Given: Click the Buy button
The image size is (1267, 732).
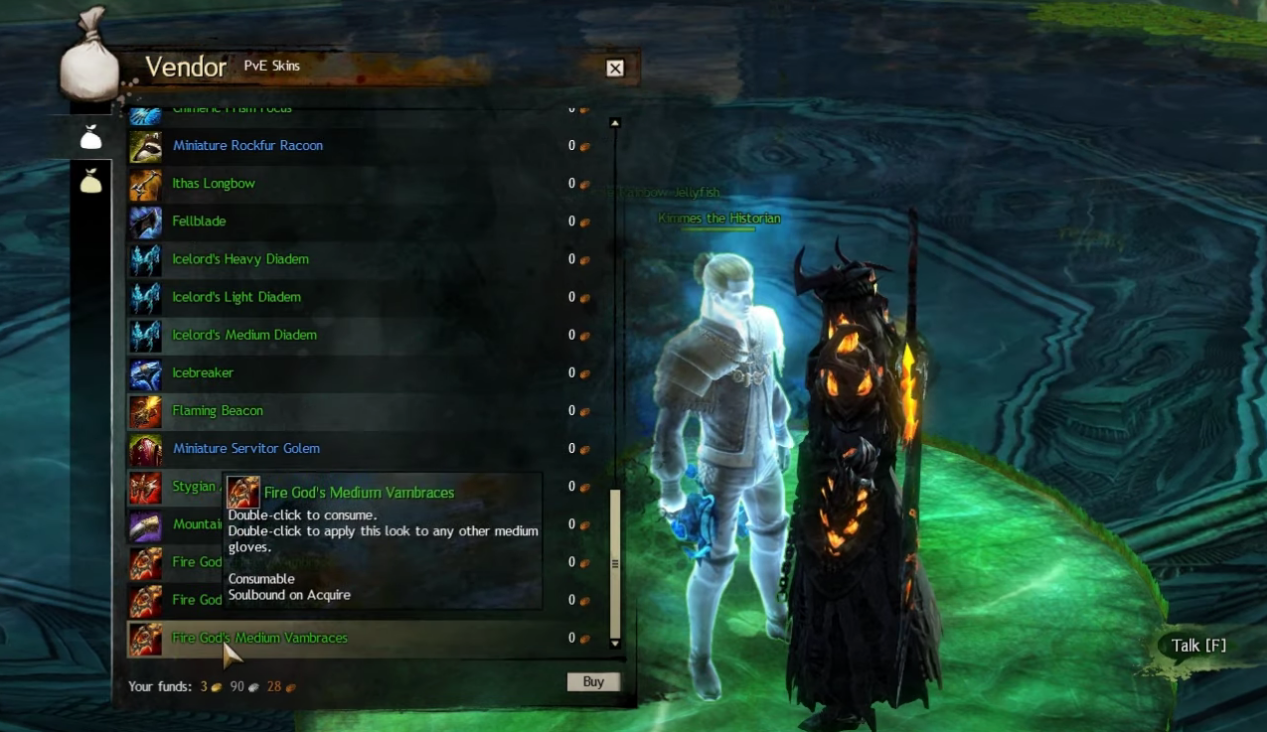Looking at the screenshot, I should (593, 682).
